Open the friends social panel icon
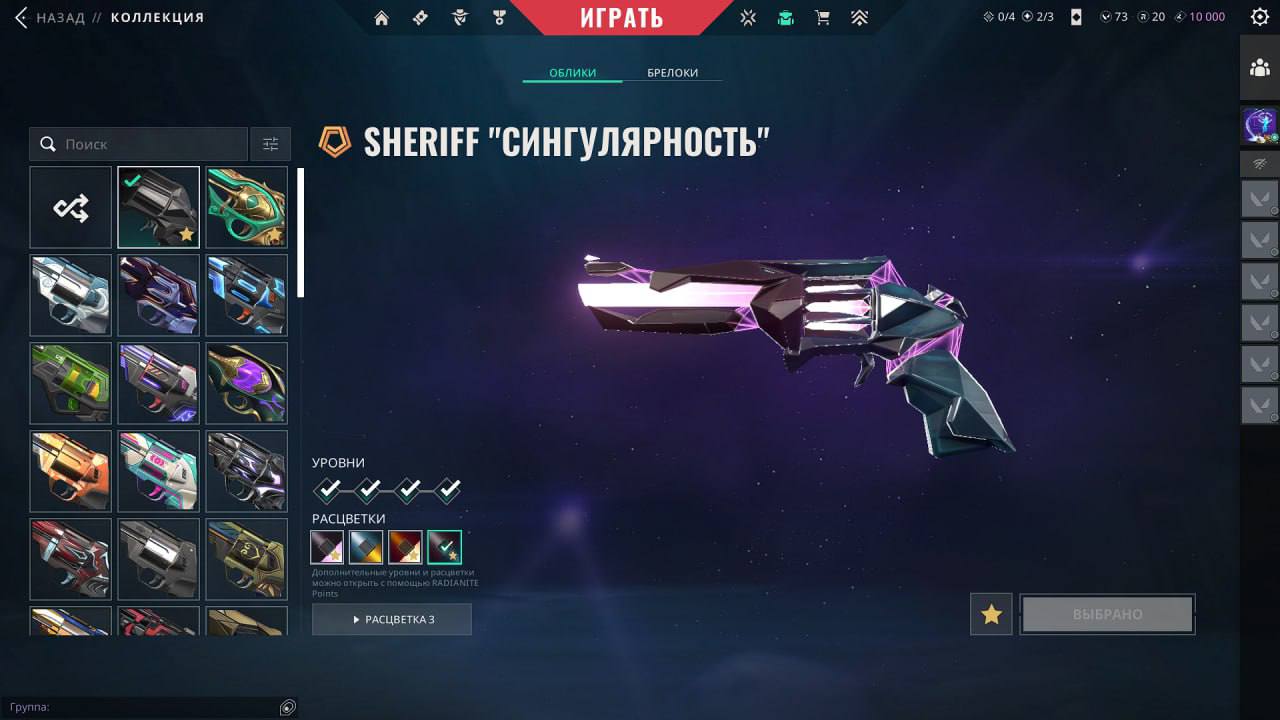 point(1259,68)
